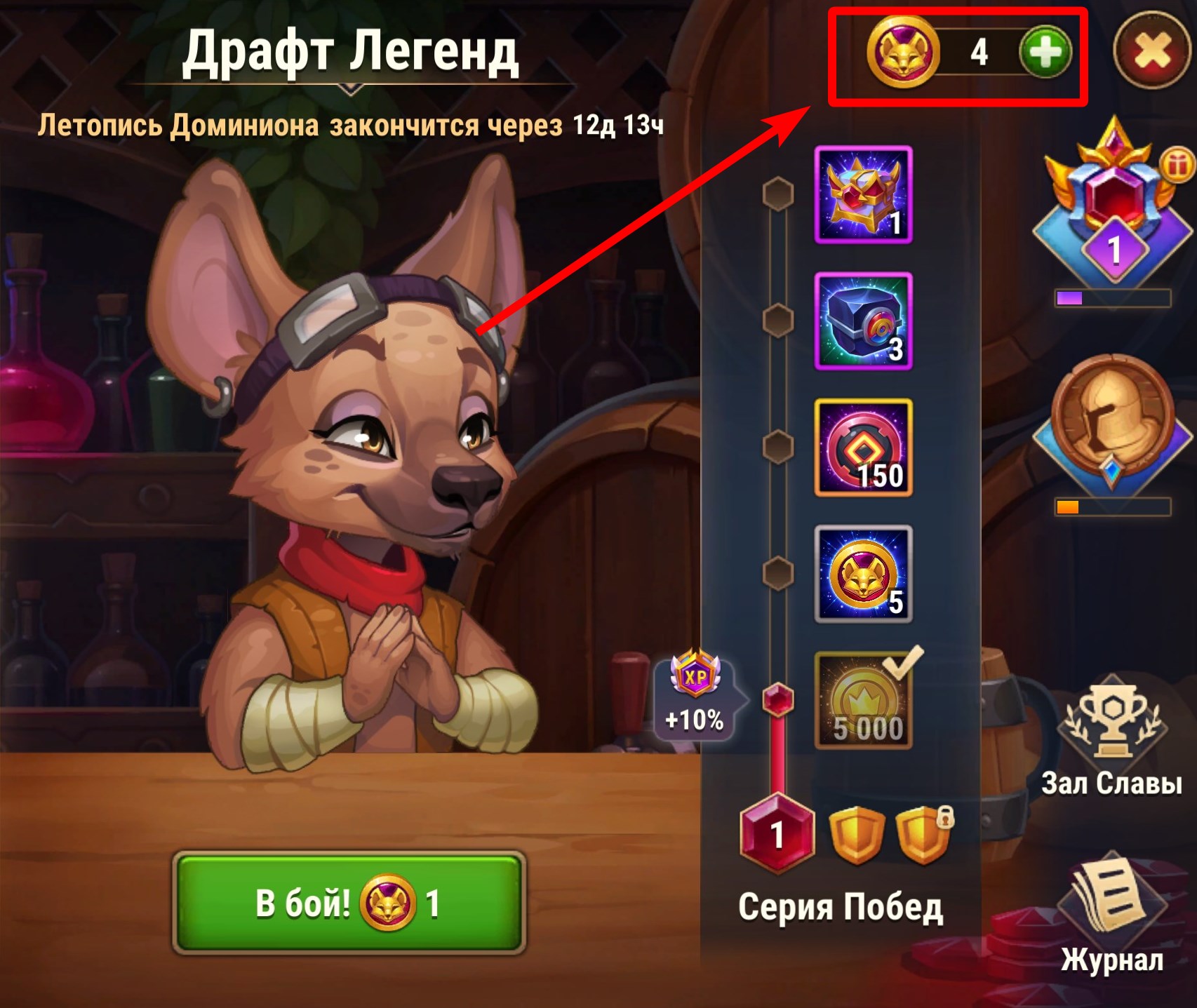
Task: Inspect the dark blue chest reward
Action: coord(864,321)
